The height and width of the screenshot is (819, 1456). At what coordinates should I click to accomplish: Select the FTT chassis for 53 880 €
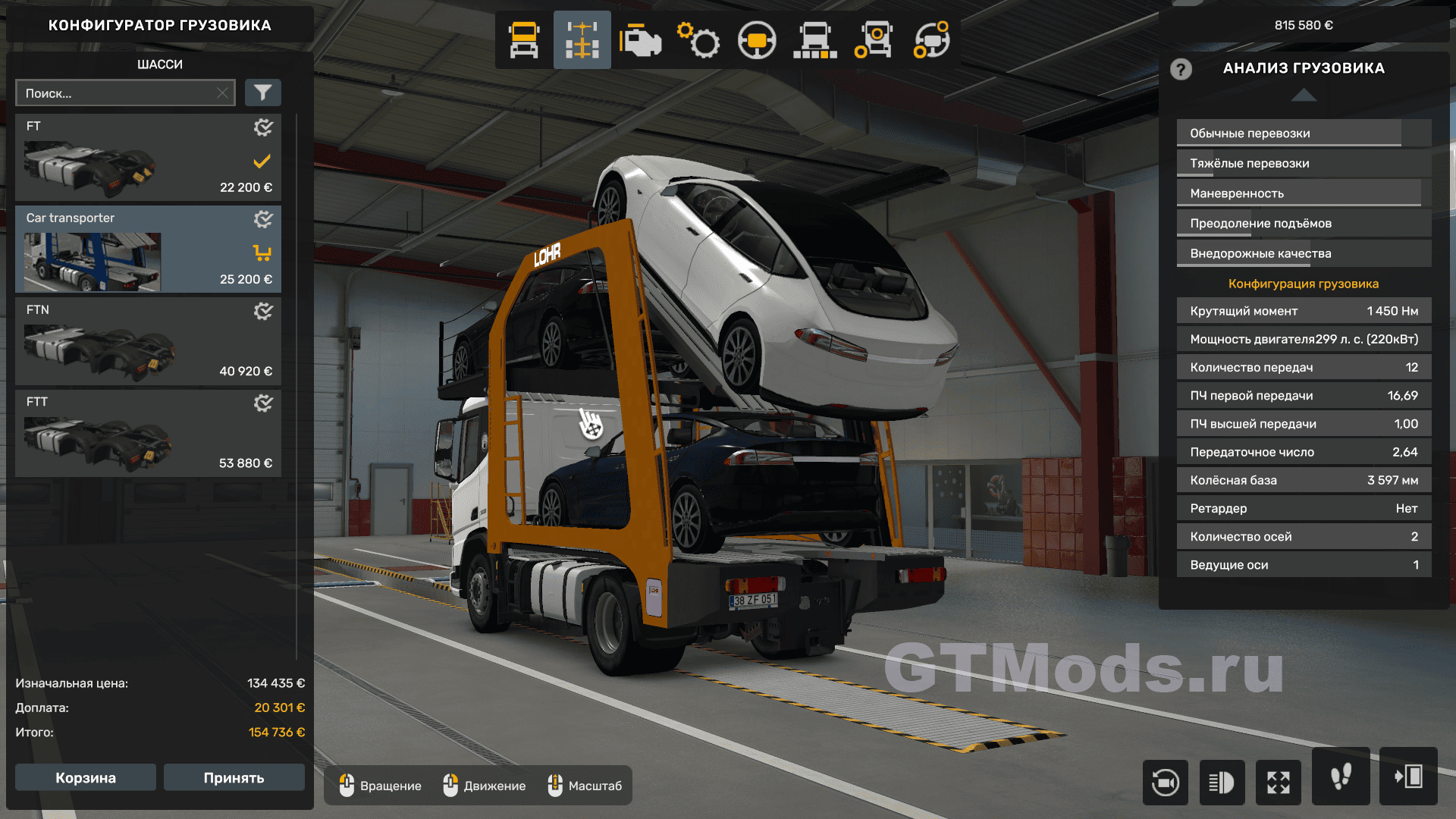[148, 433]
